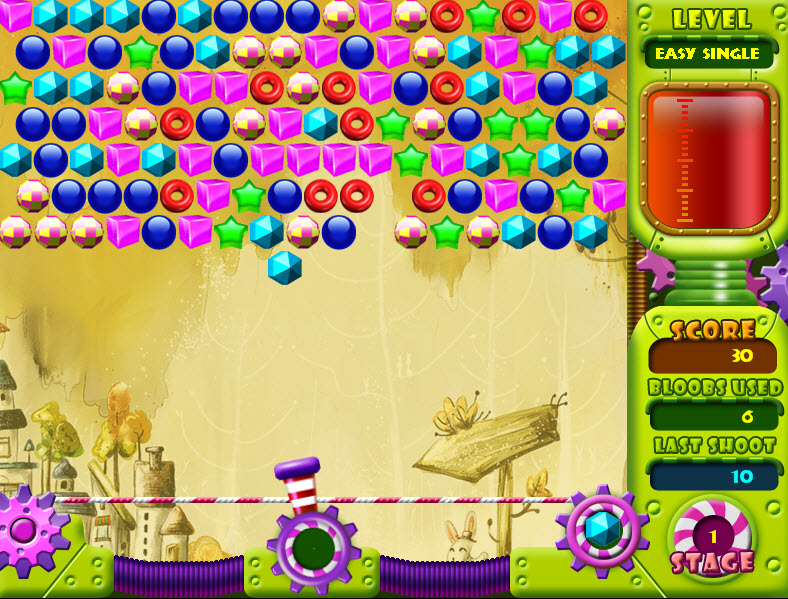
Task: Target the lone cyan cube hanging below the cluster
Action: coord(285,267)
